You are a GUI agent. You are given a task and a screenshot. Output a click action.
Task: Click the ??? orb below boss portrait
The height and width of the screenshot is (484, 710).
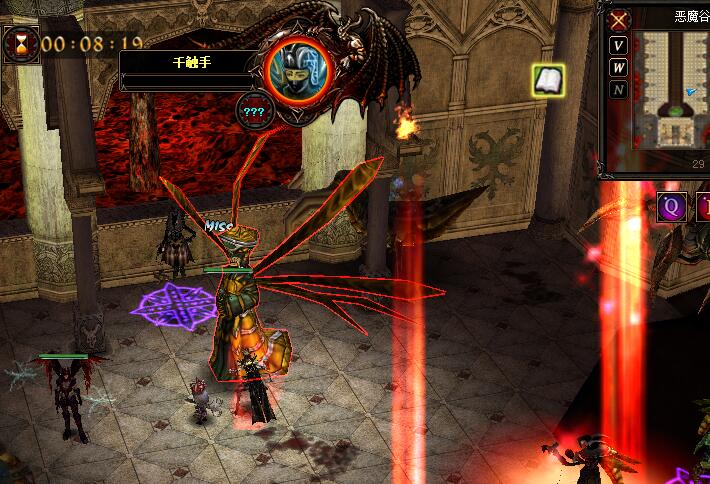click(252, 111)
